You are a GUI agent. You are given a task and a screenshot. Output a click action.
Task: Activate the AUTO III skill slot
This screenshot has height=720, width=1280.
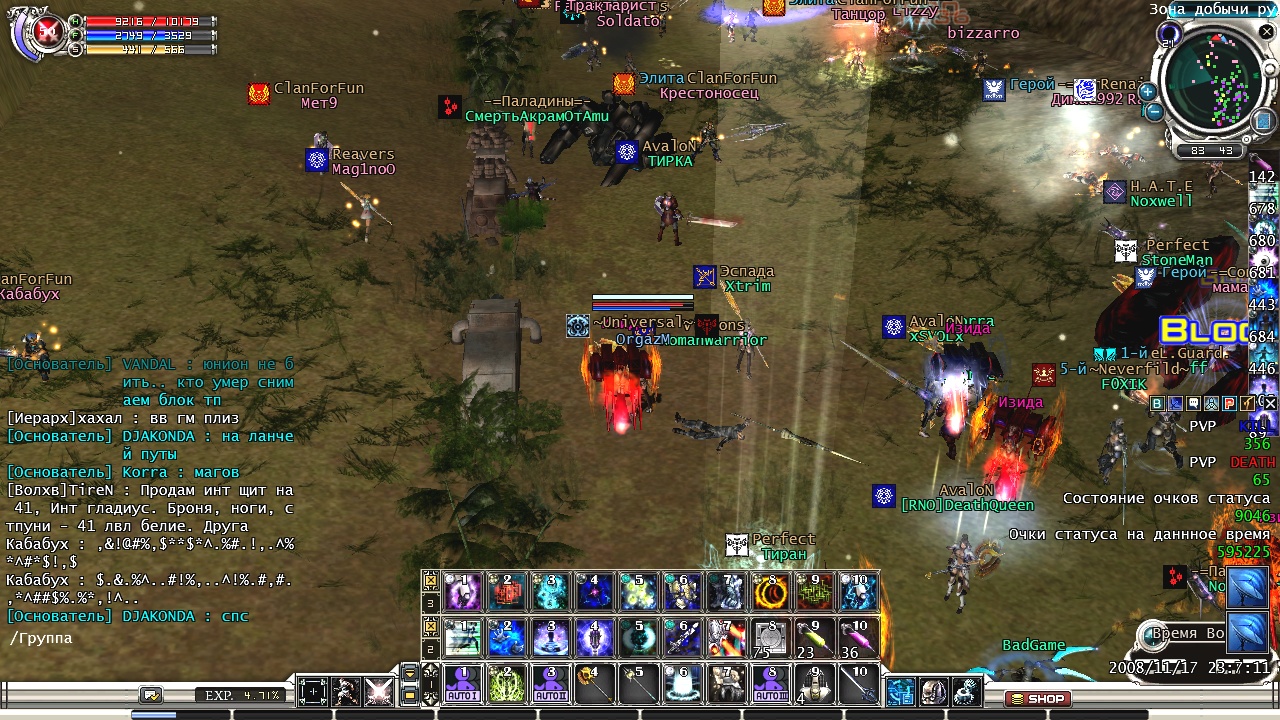coord(771,685)
